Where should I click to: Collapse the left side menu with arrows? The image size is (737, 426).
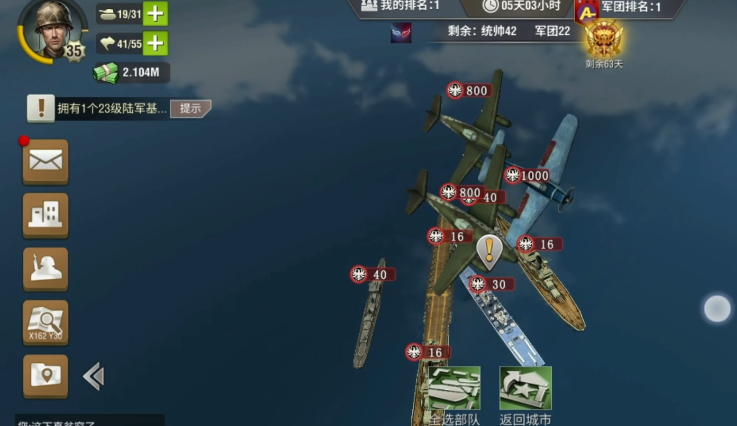(93, 376)
